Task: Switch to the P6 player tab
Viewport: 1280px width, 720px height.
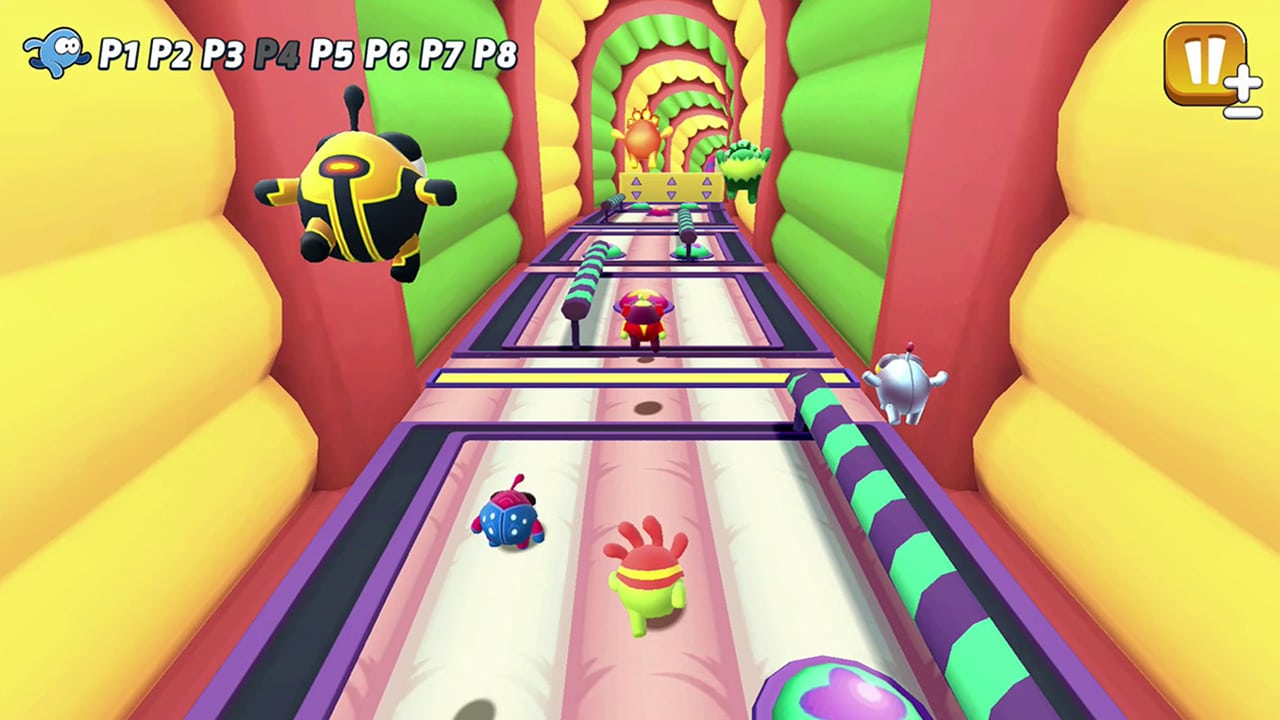Action: tap(386, 55)
